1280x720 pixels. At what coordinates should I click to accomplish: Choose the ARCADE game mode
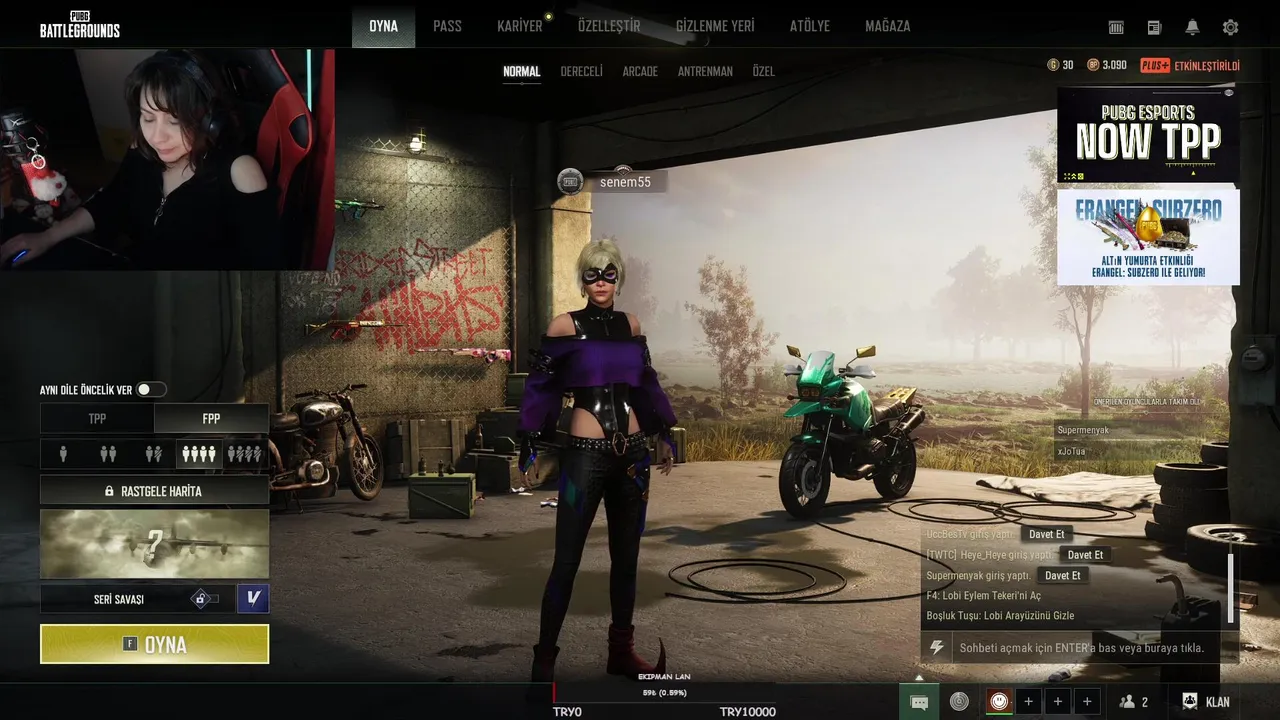point(640,72)
